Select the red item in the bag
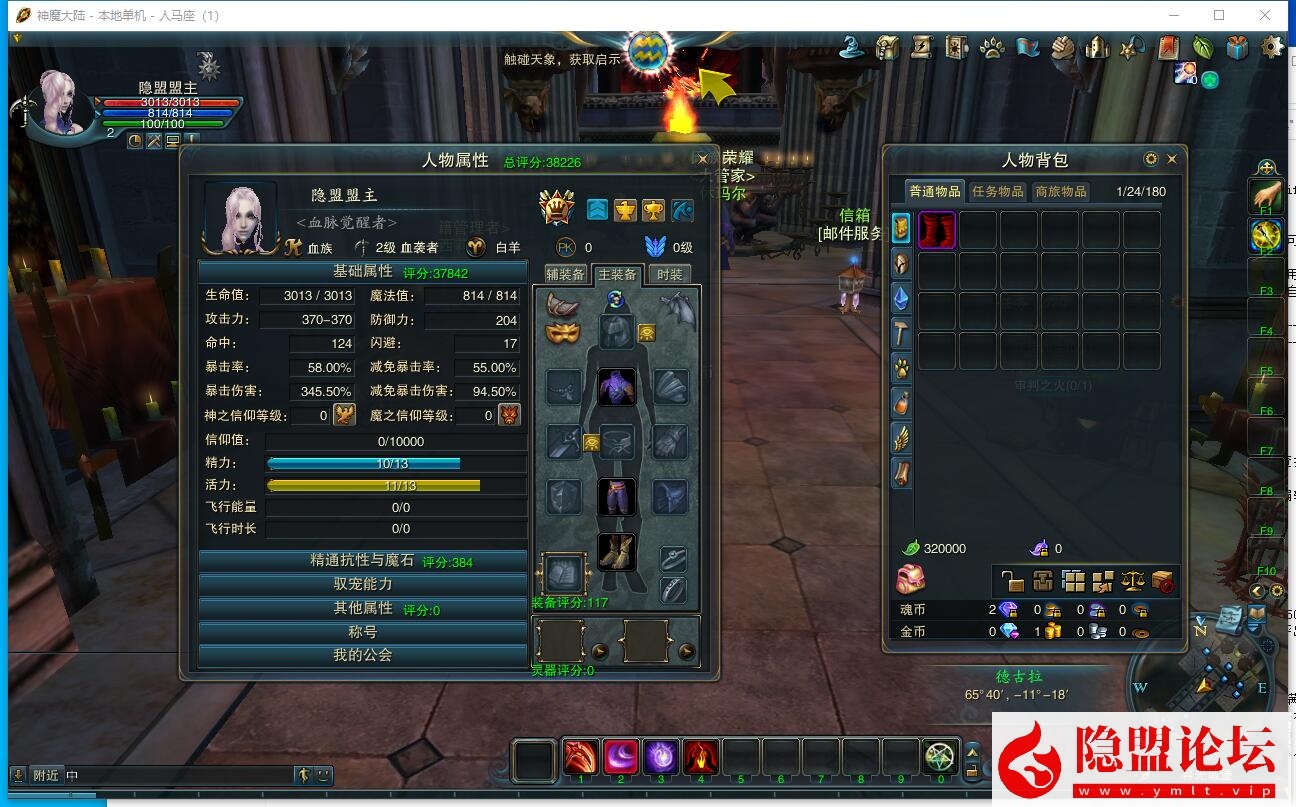 point(937,230)
